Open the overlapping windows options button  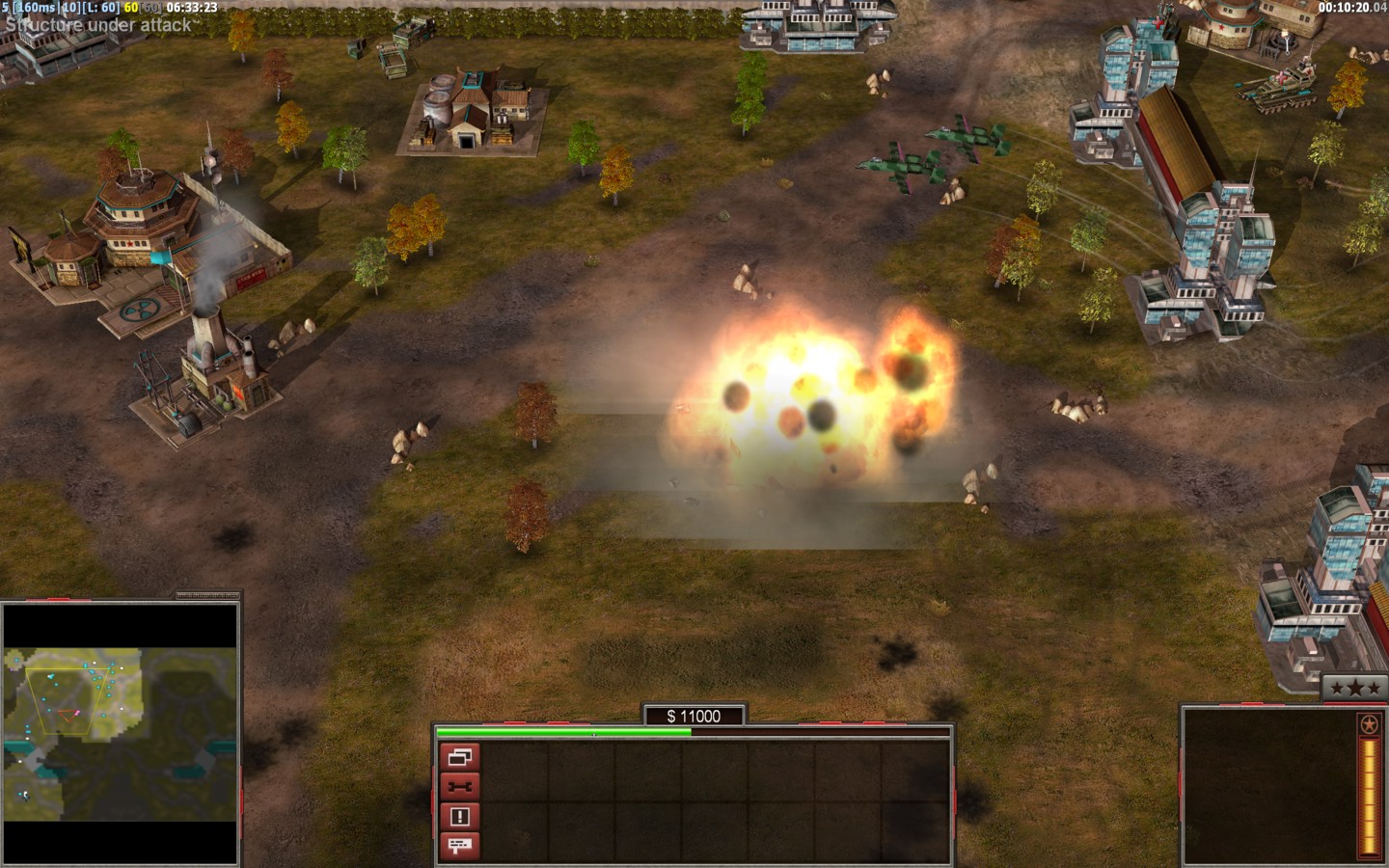coord(459,757)
